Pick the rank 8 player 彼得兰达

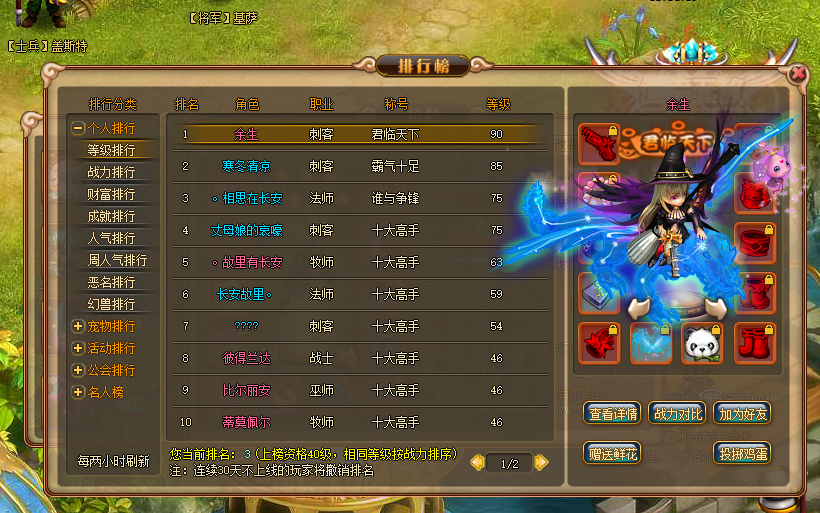coord(246,358)
